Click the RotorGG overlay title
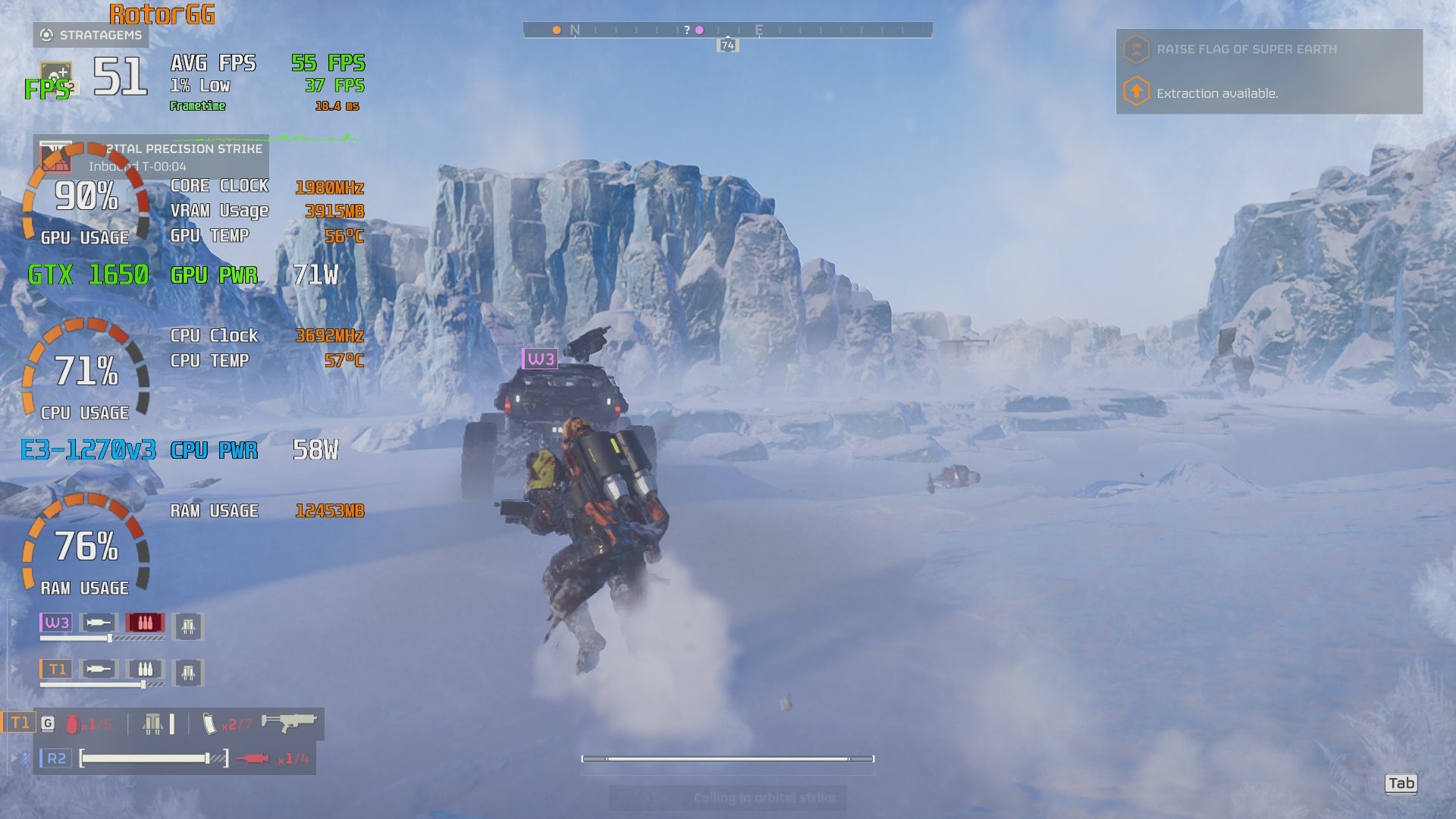Viewport: 1456px width, 819px height. pyautogui.click(x=162, y=14)
